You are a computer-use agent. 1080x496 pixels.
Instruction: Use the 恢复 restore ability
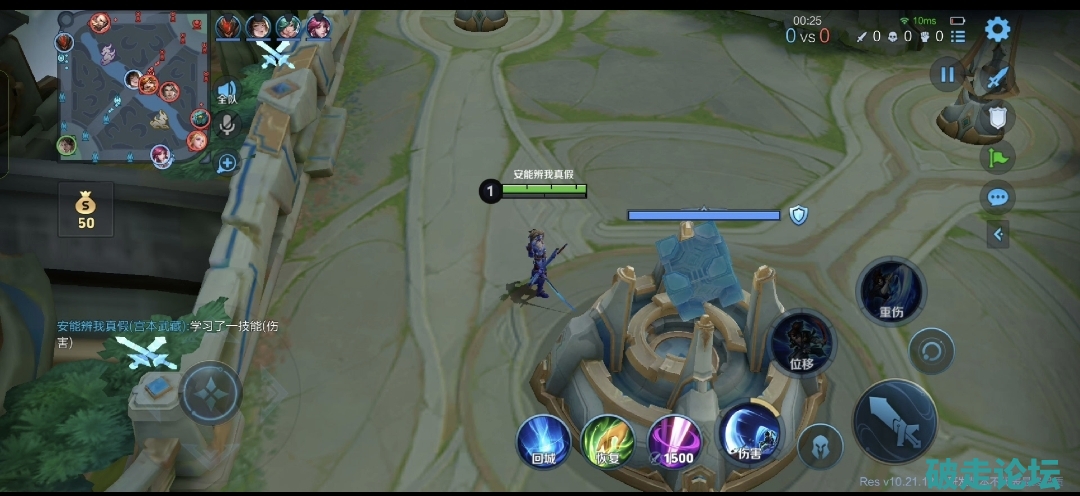[607, 441]
